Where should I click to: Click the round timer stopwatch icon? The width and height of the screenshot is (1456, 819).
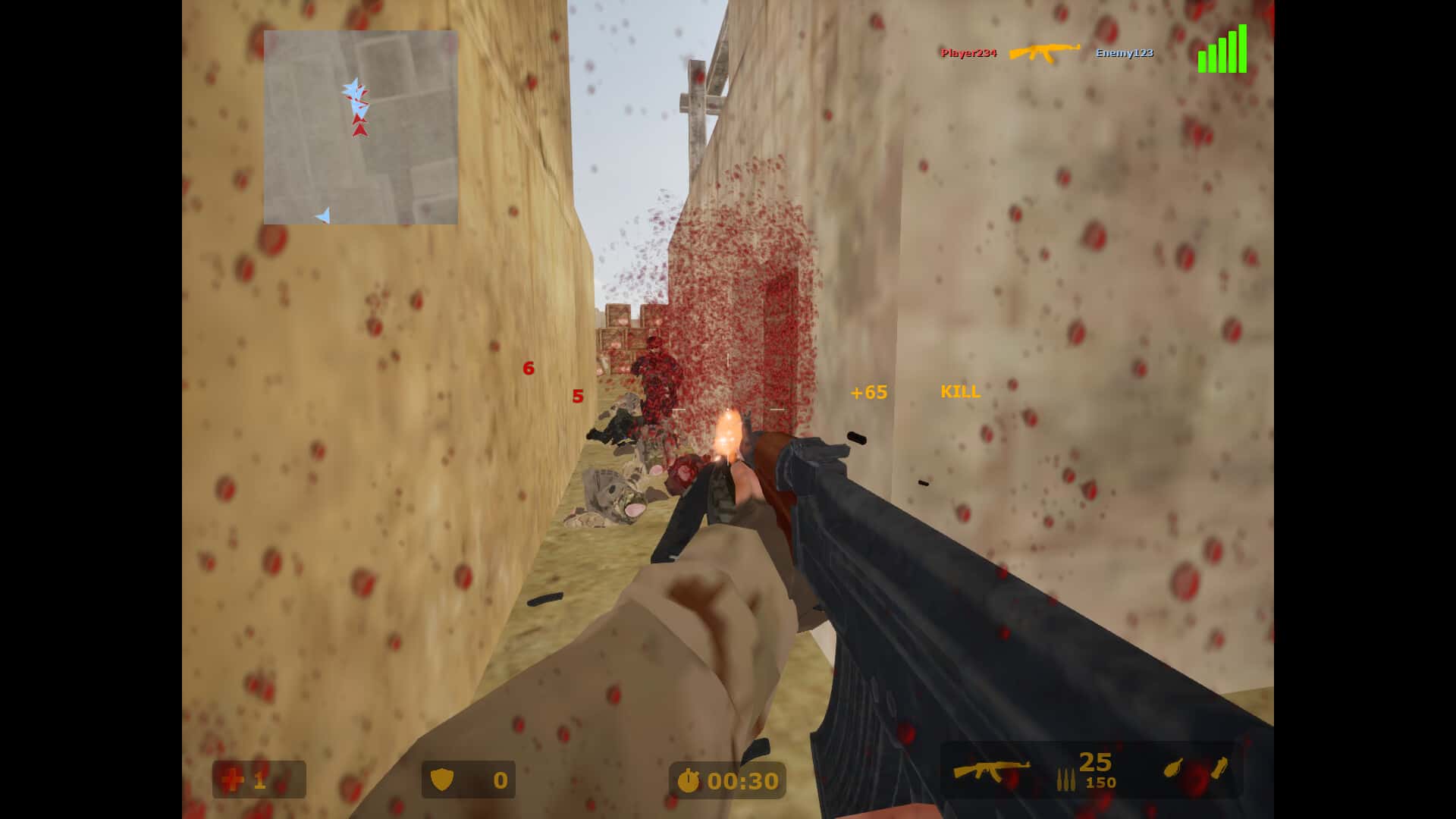click(691, 780)
